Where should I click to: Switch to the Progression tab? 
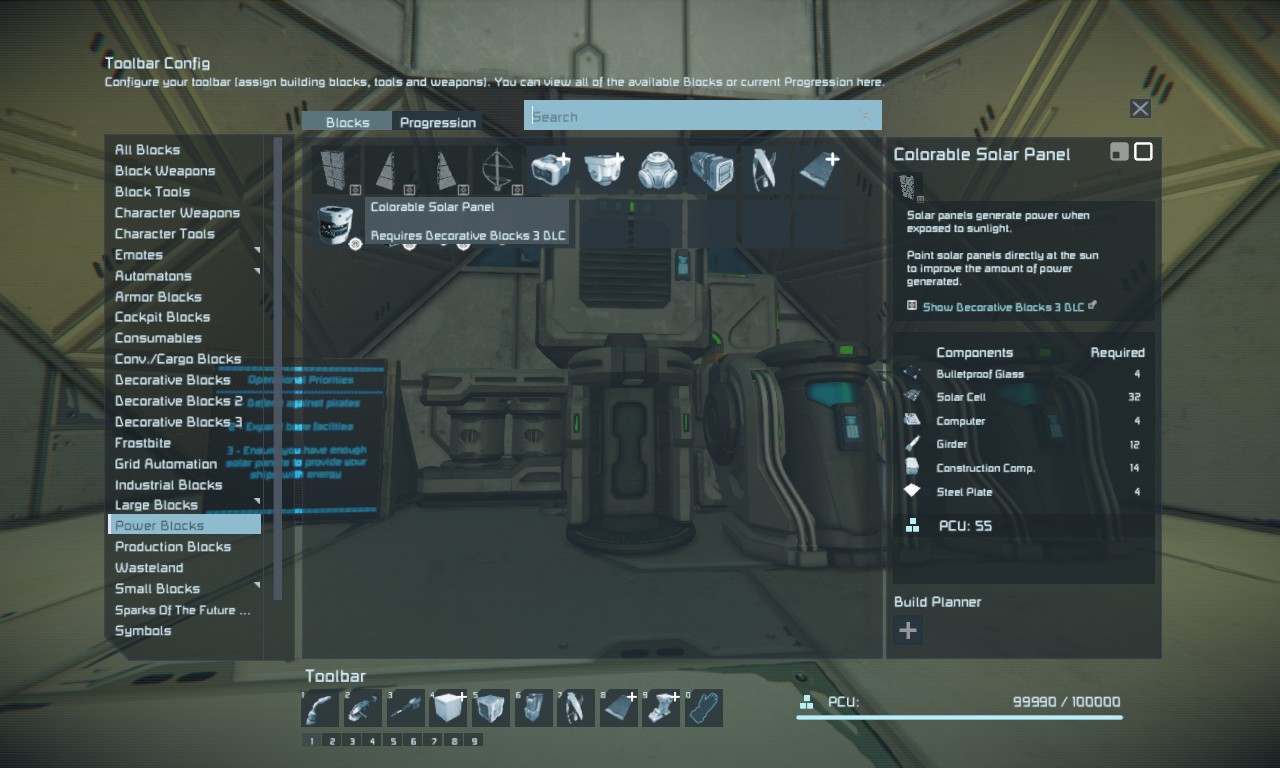[x=437, y=122]
